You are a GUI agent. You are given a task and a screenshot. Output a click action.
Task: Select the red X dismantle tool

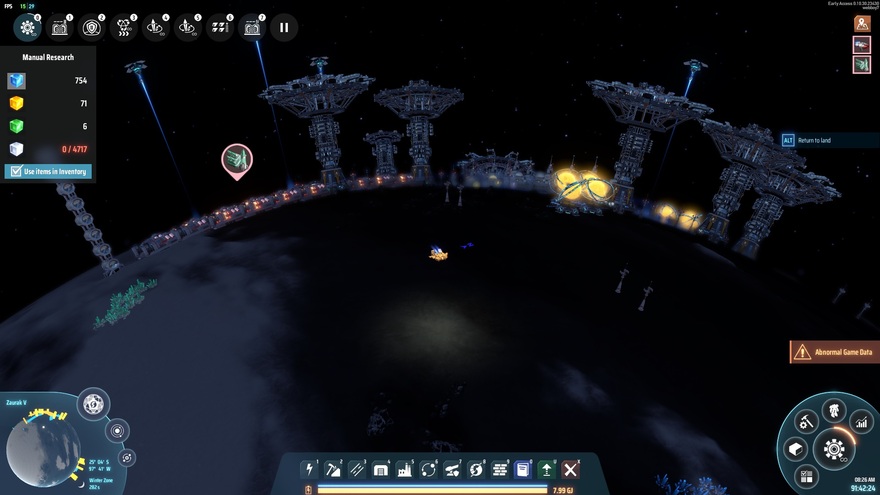pyautogui.click(x=571, y=469)
